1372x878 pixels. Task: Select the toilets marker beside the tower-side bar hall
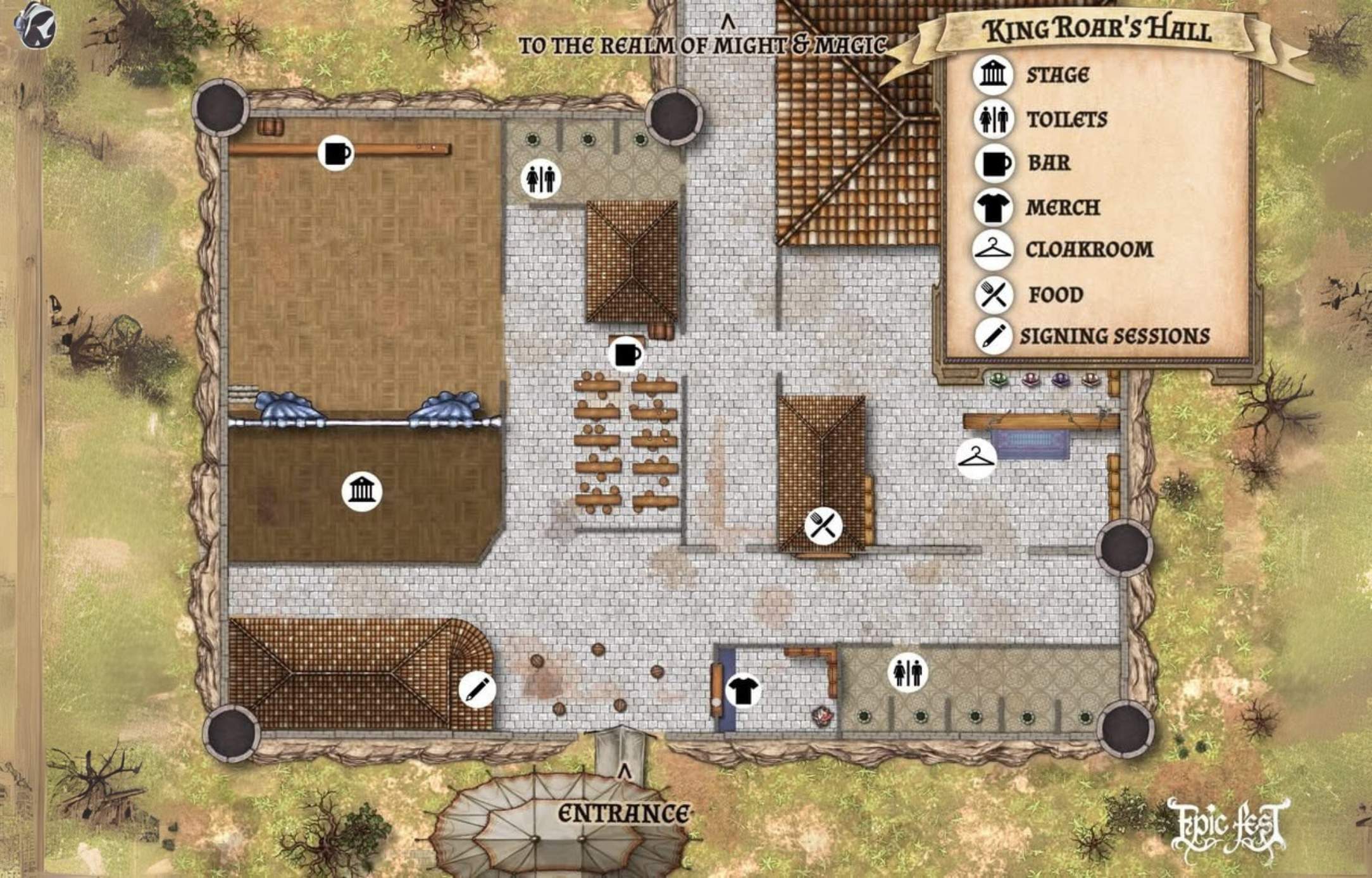540,179
